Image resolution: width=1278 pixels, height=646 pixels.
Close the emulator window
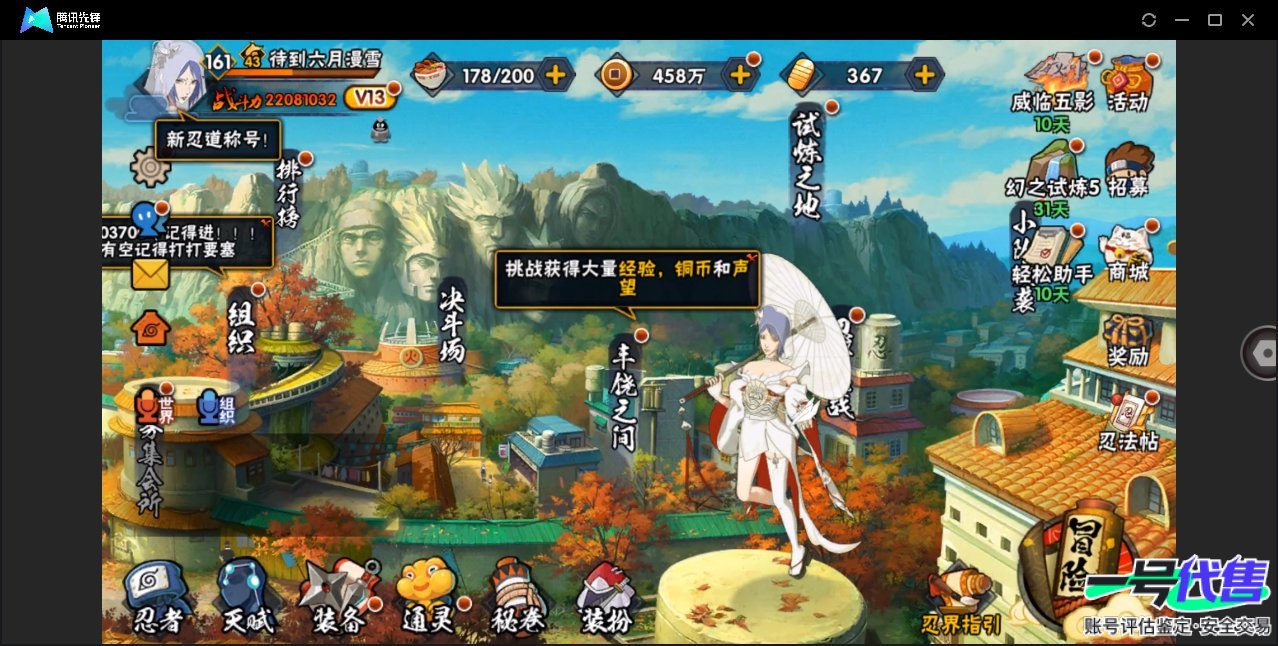[x=1248, y=20]
